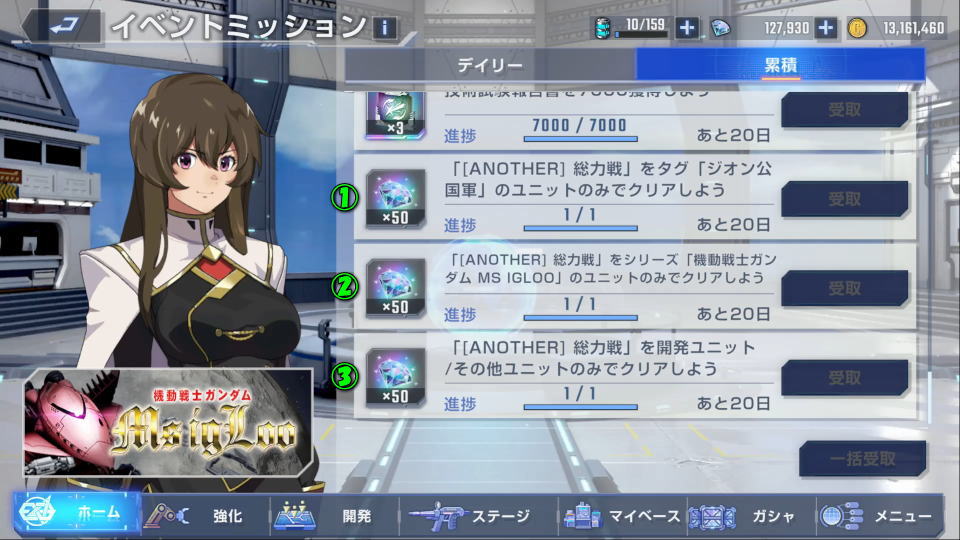Open the ステージ menu

tap(470, 516)
